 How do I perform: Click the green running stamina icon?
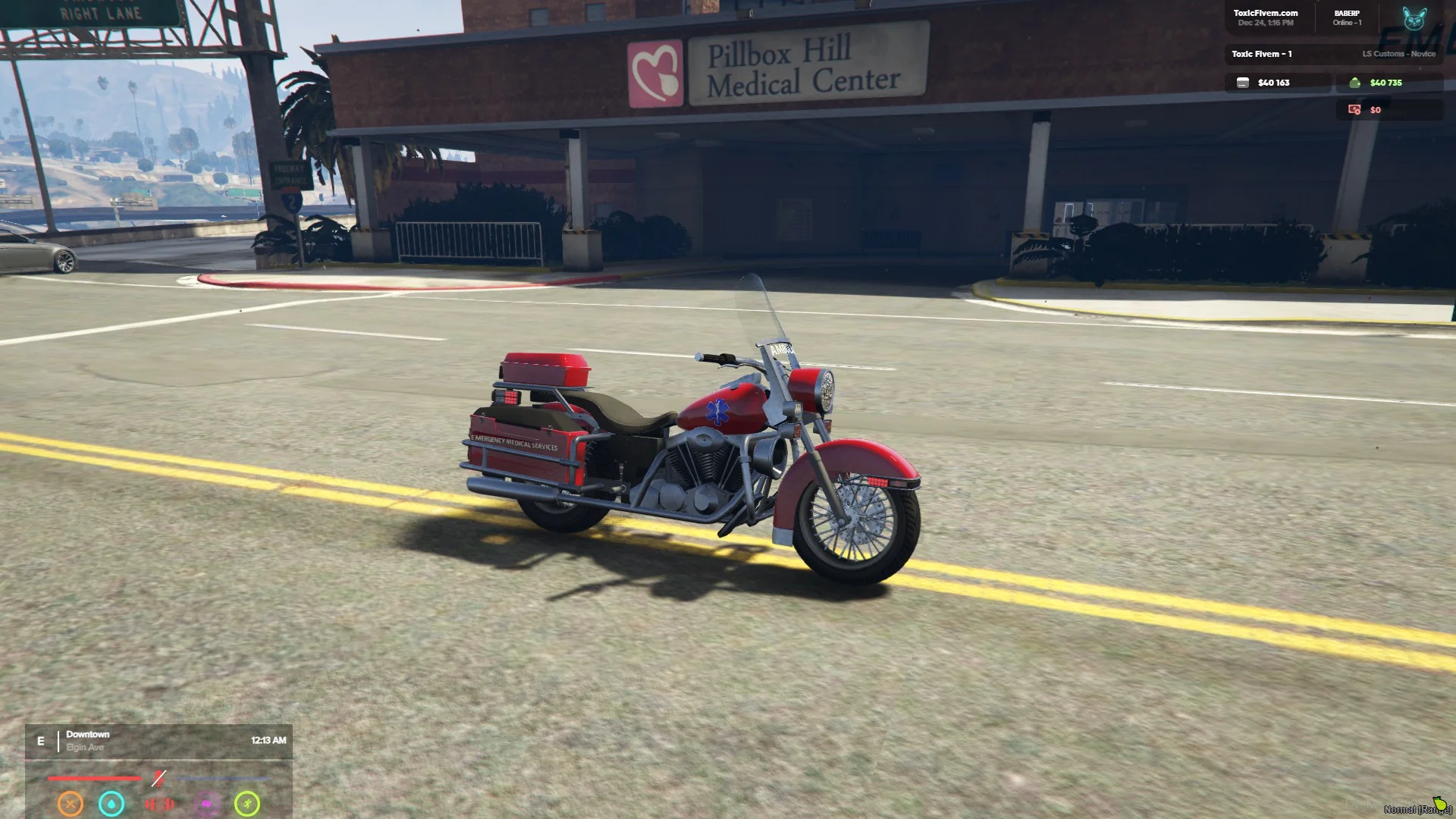coord(247,803)
